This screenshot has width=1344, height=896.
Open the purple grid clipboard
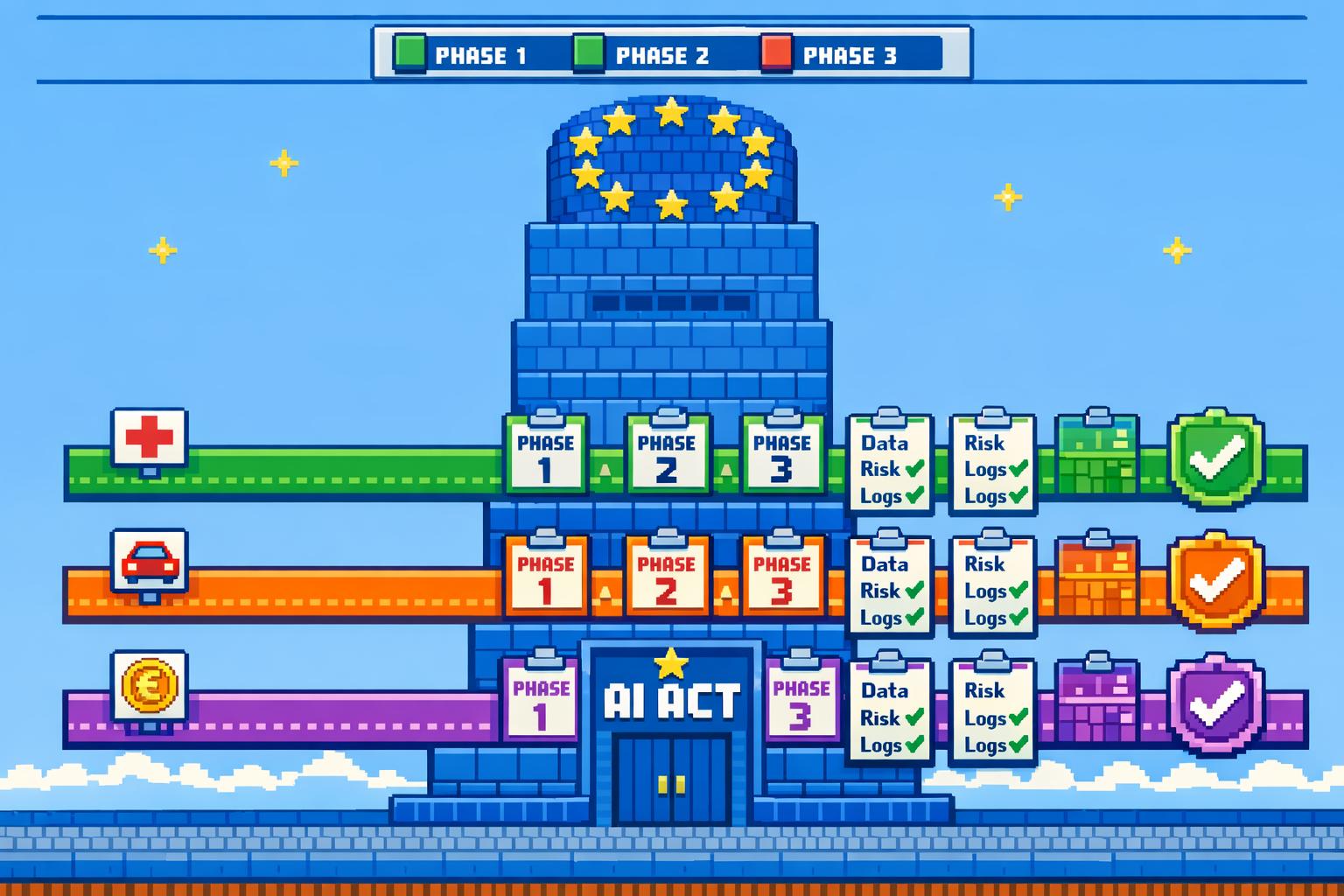[1097, 703]
